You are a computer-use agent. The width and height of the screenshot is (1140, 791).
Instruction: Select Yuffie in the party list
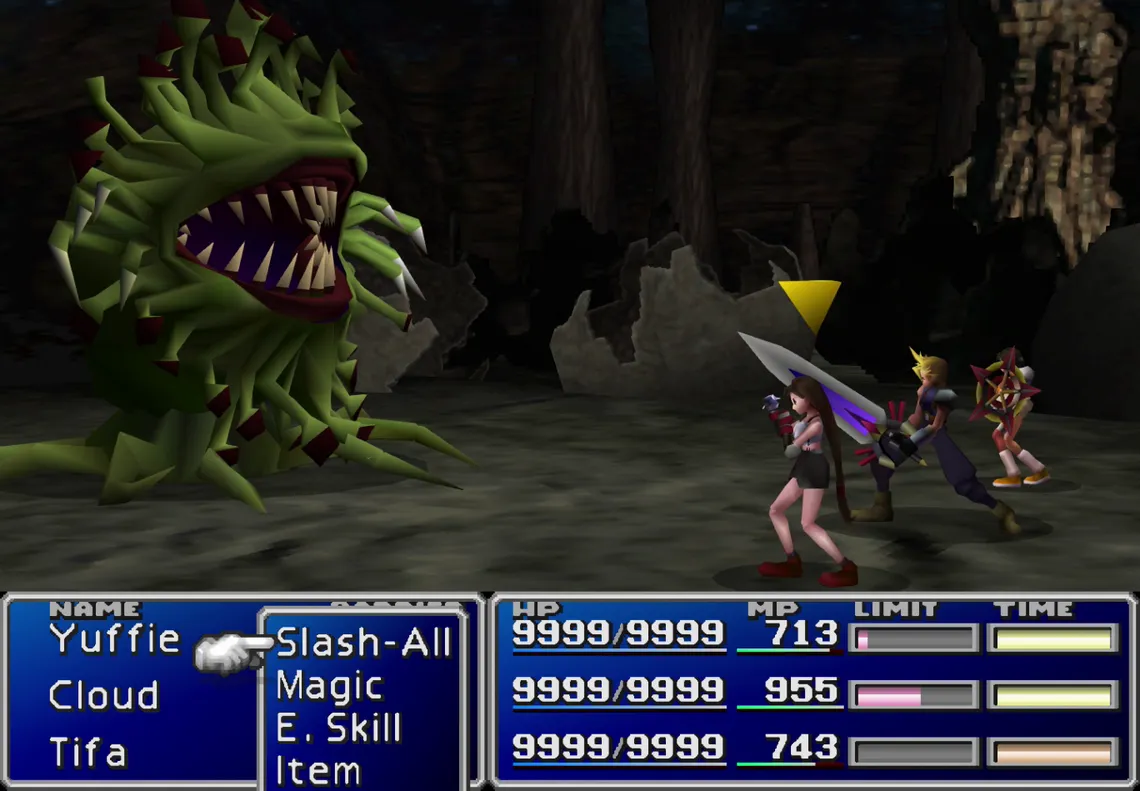pos(115,639)
